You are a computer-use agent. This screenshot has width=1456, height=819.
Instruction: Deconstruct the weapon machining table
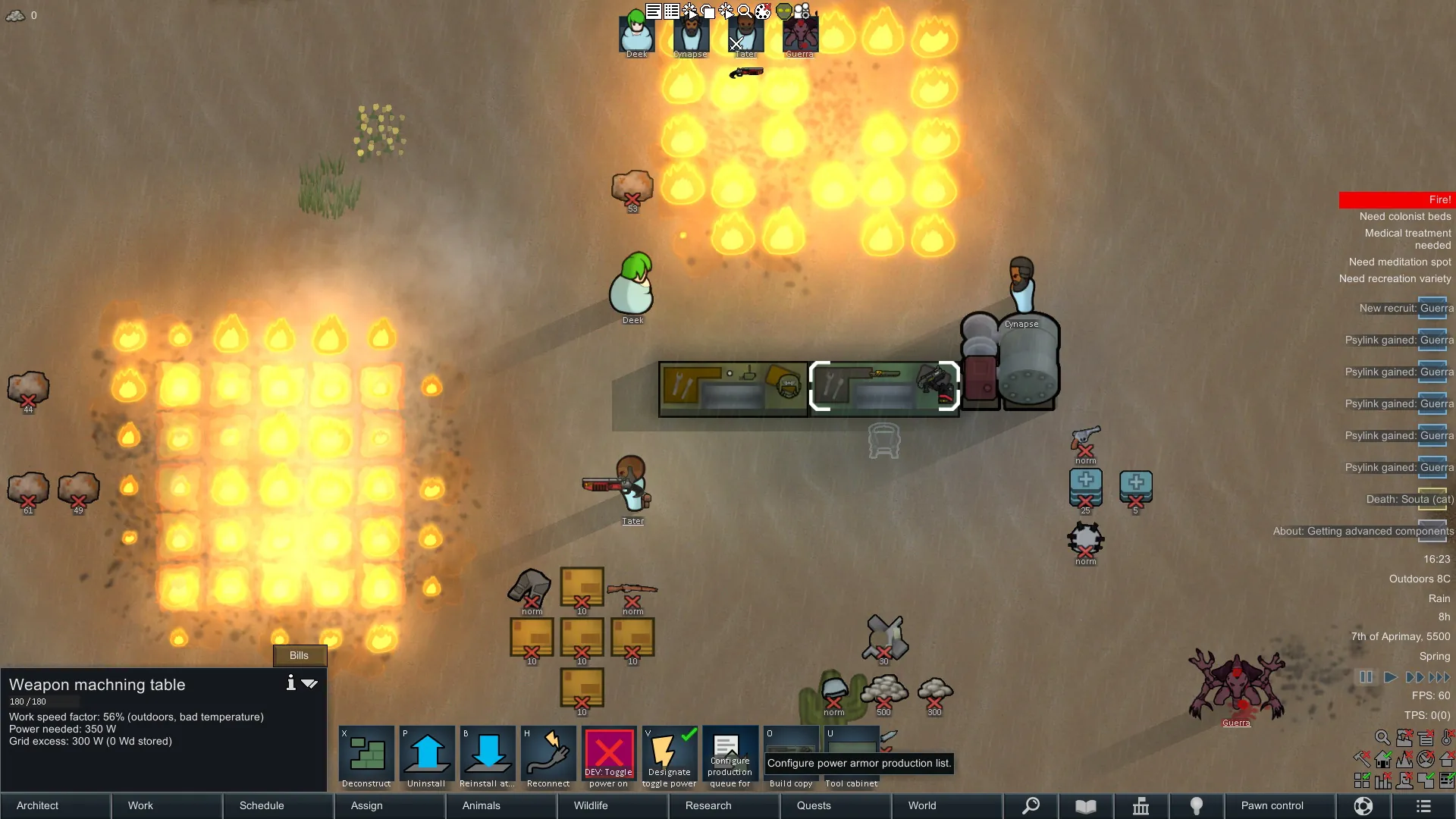[366, 755]
